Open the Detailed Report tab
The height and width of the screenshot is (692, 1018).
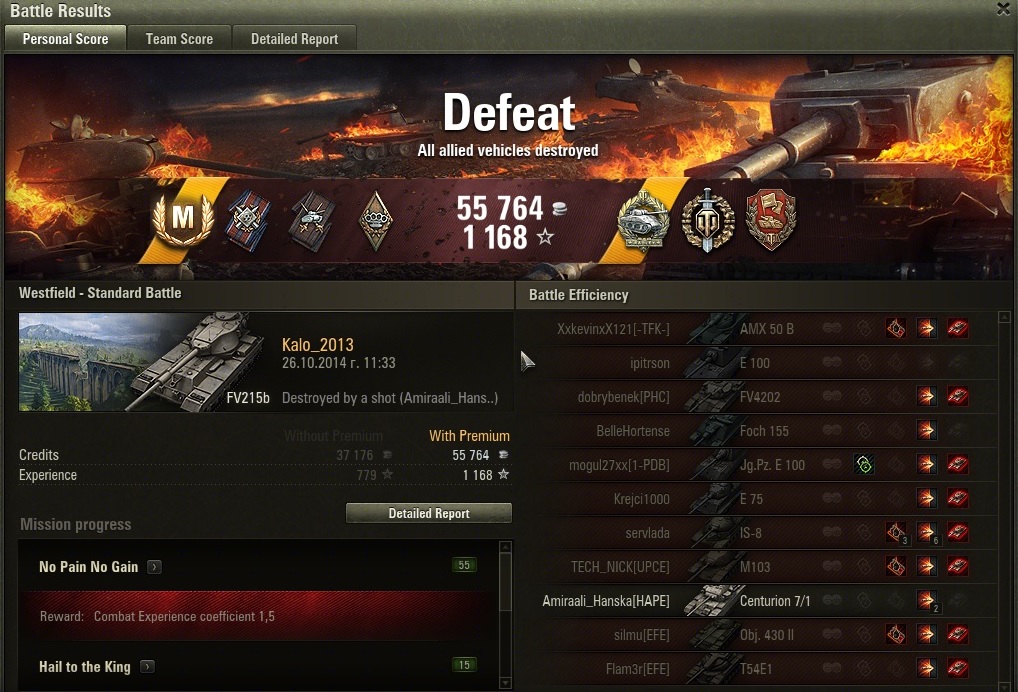coord(294,39)
